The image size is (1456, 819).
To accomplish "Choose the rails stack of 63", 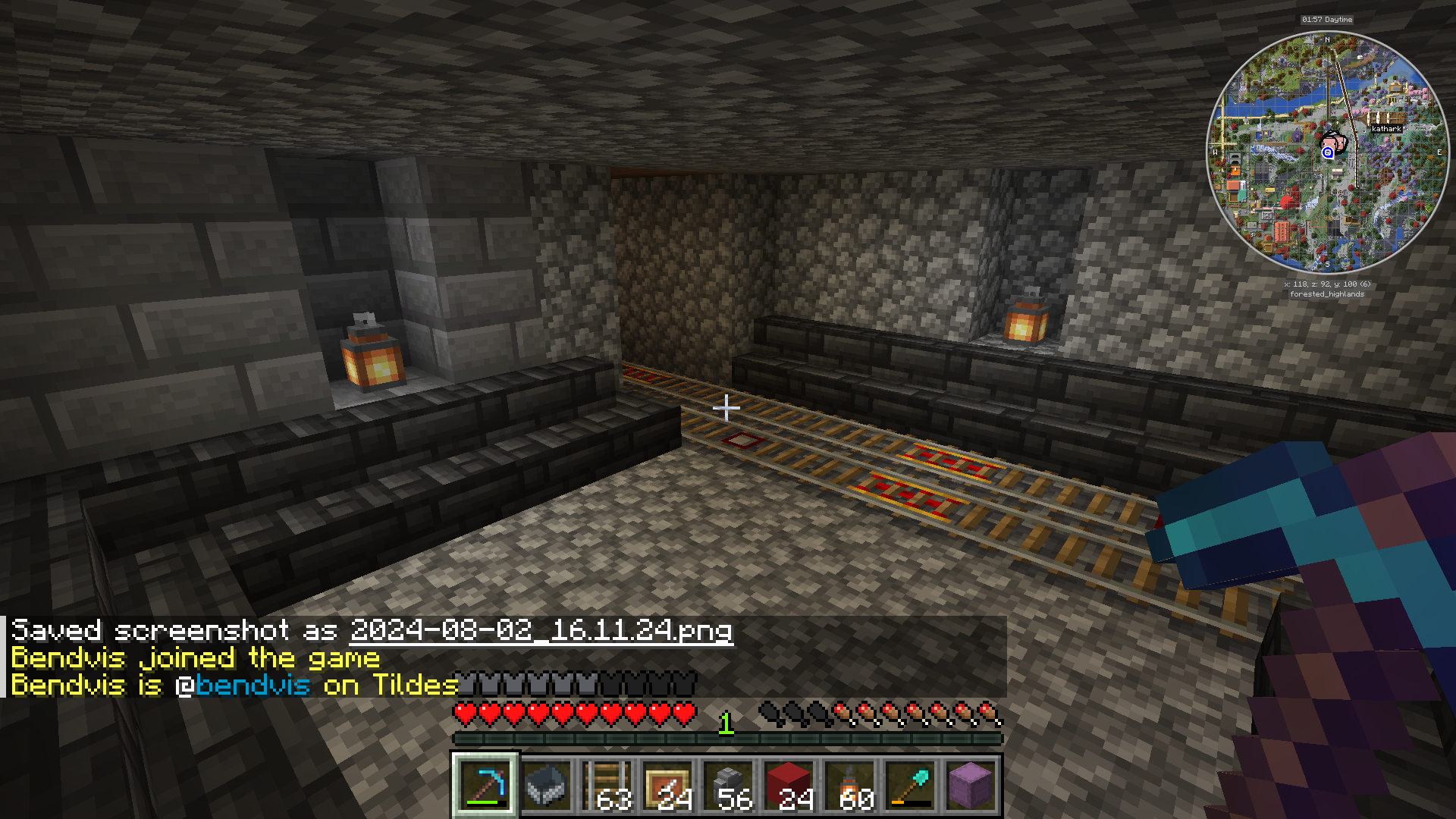I will [607, 785].
